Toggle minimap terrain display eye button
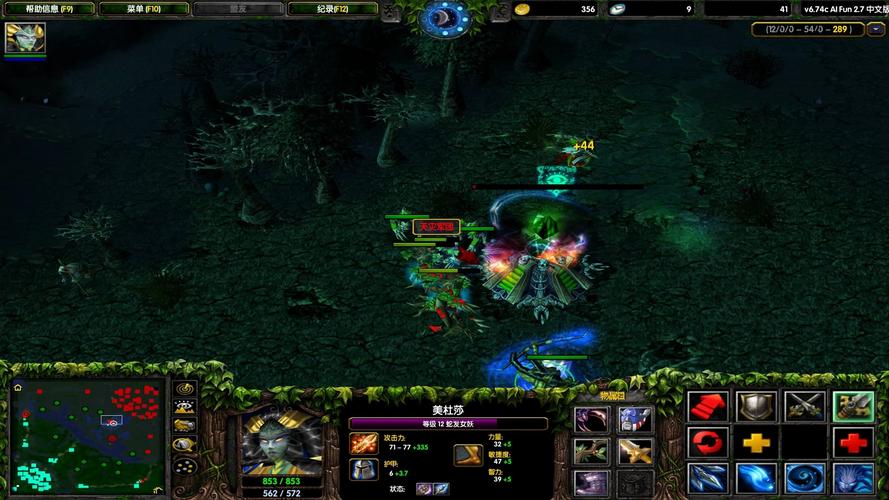 click(184, 407)
